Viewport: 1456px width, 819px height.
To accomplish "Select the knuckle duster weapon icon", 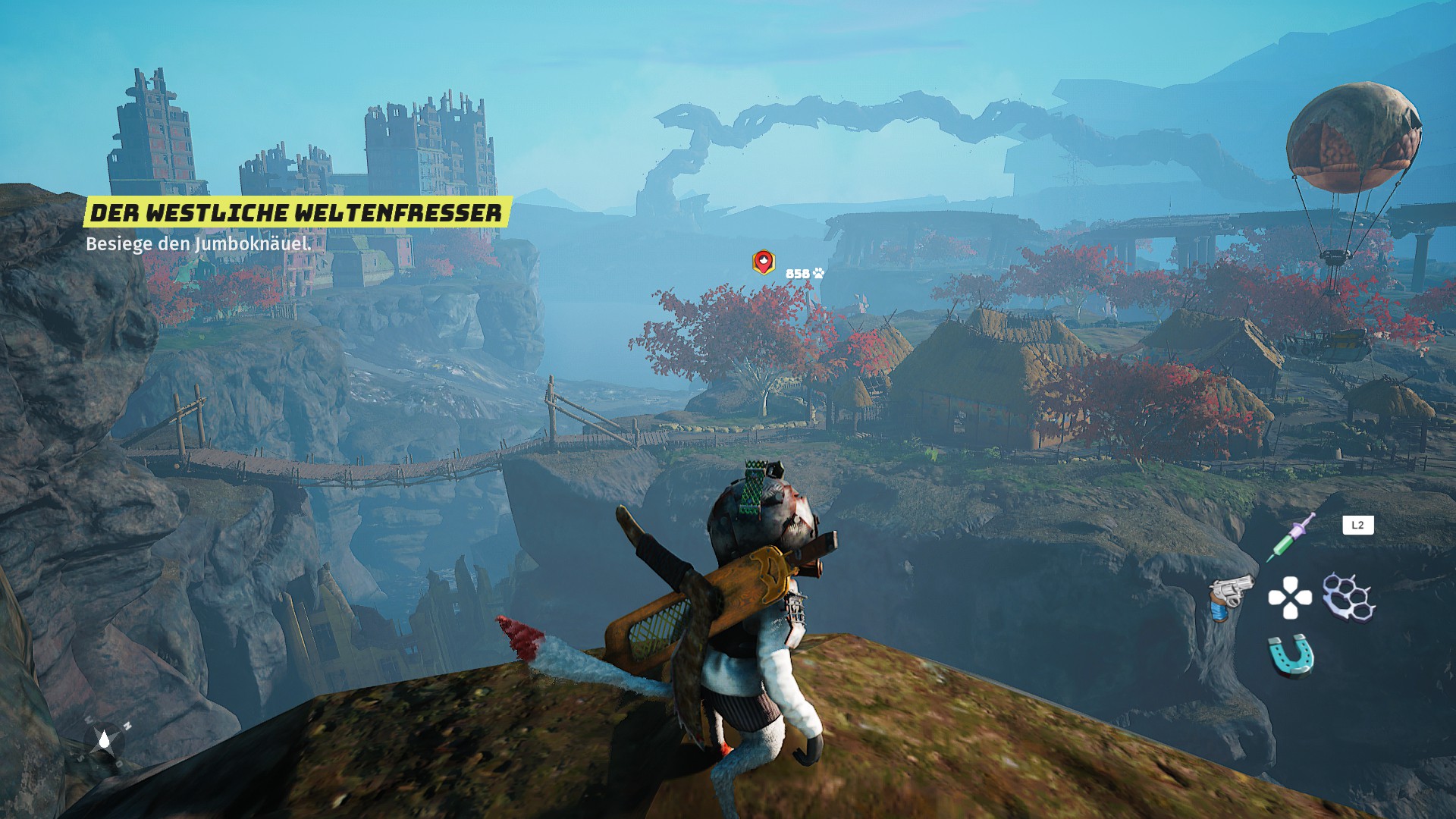I will [x=1349, y=597].
